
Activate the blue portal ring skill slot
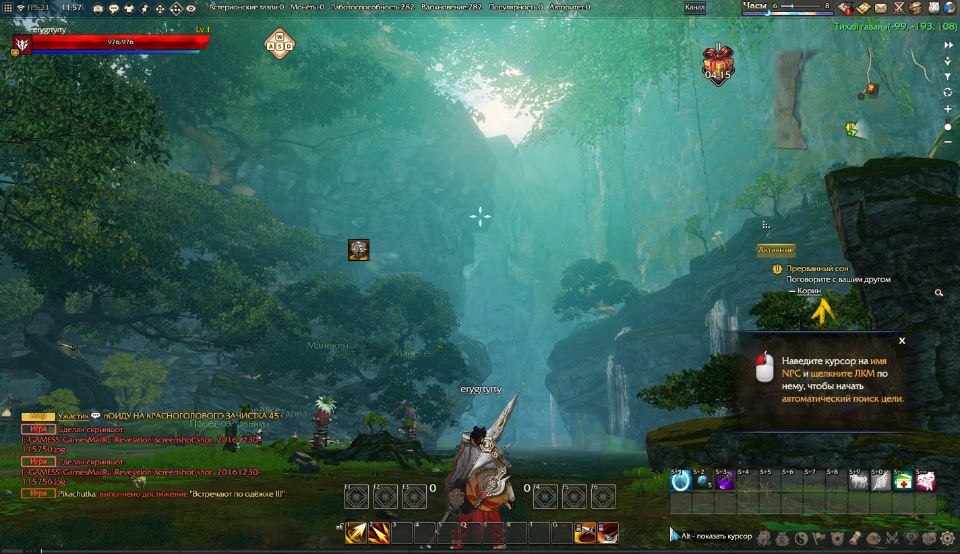pos(681,482)
